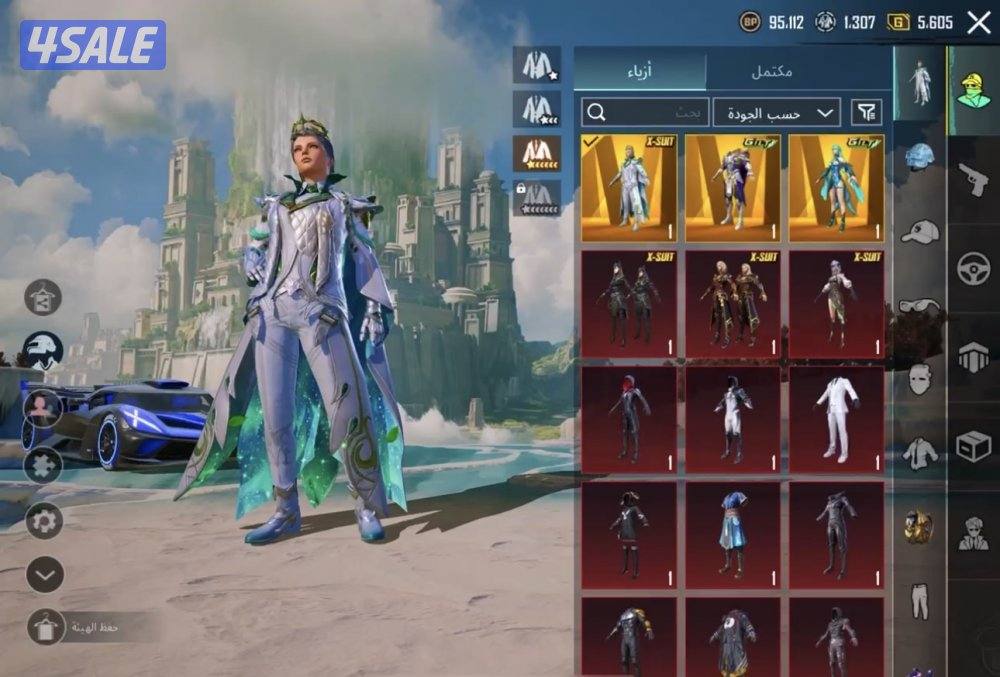Choose the blue dress outfit tile

pyautogui.click(x=732, y=535)
